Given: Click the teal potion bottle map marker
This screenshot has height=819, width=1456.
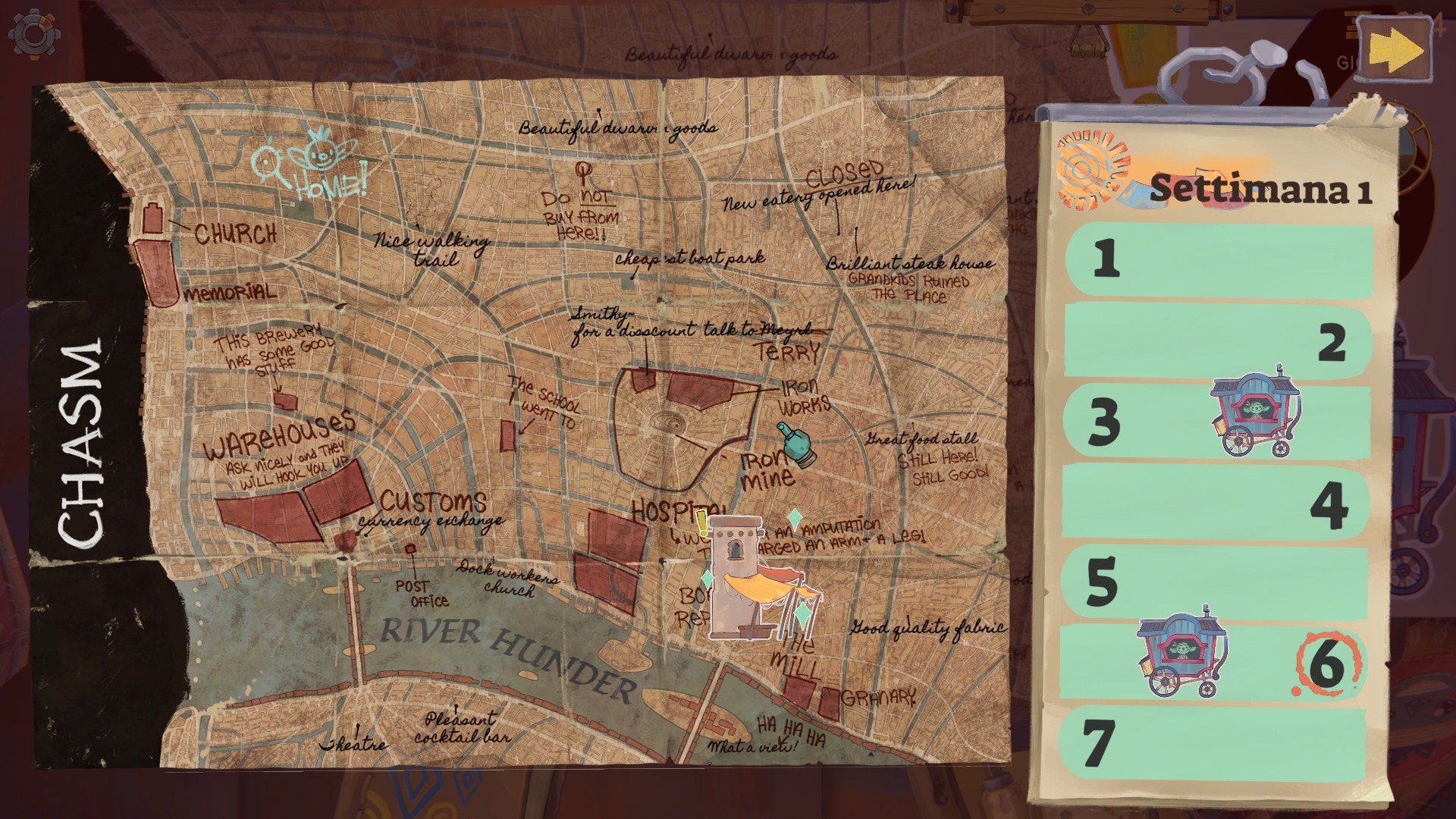Looking at the screenshot, I should [795, 445].
